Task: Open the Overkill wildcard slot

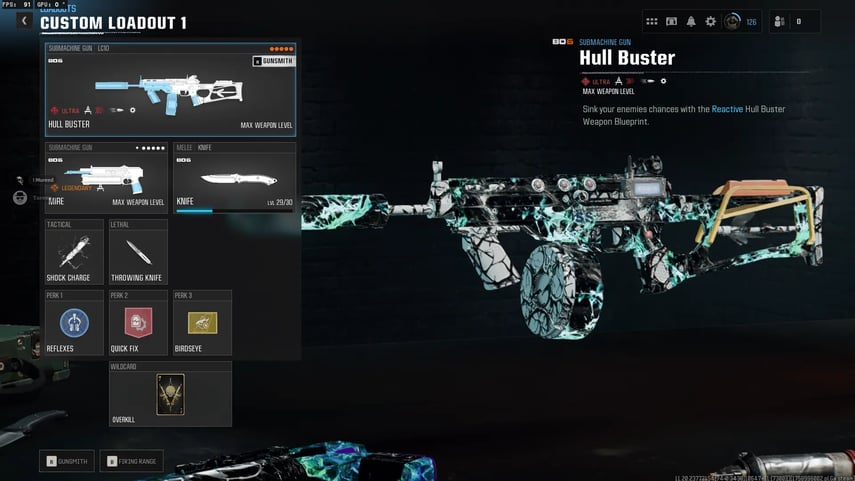Action: (x=170, y=394)
